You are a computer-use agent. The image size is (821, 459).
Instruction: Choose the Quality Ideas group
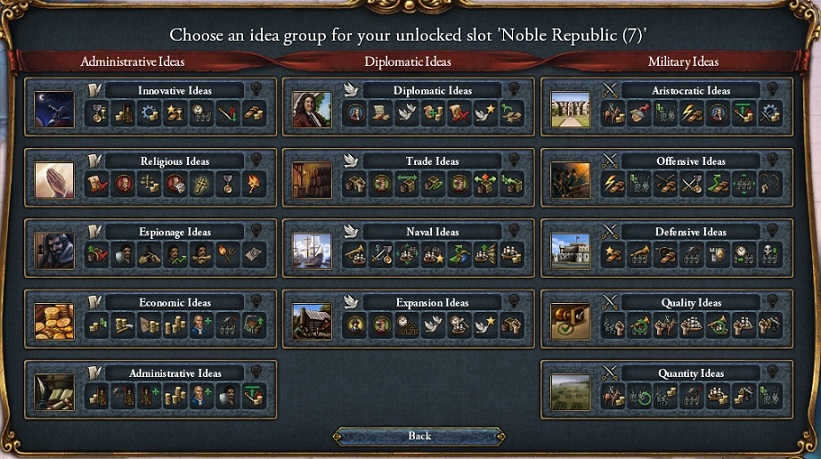click(x=691, y=303)
